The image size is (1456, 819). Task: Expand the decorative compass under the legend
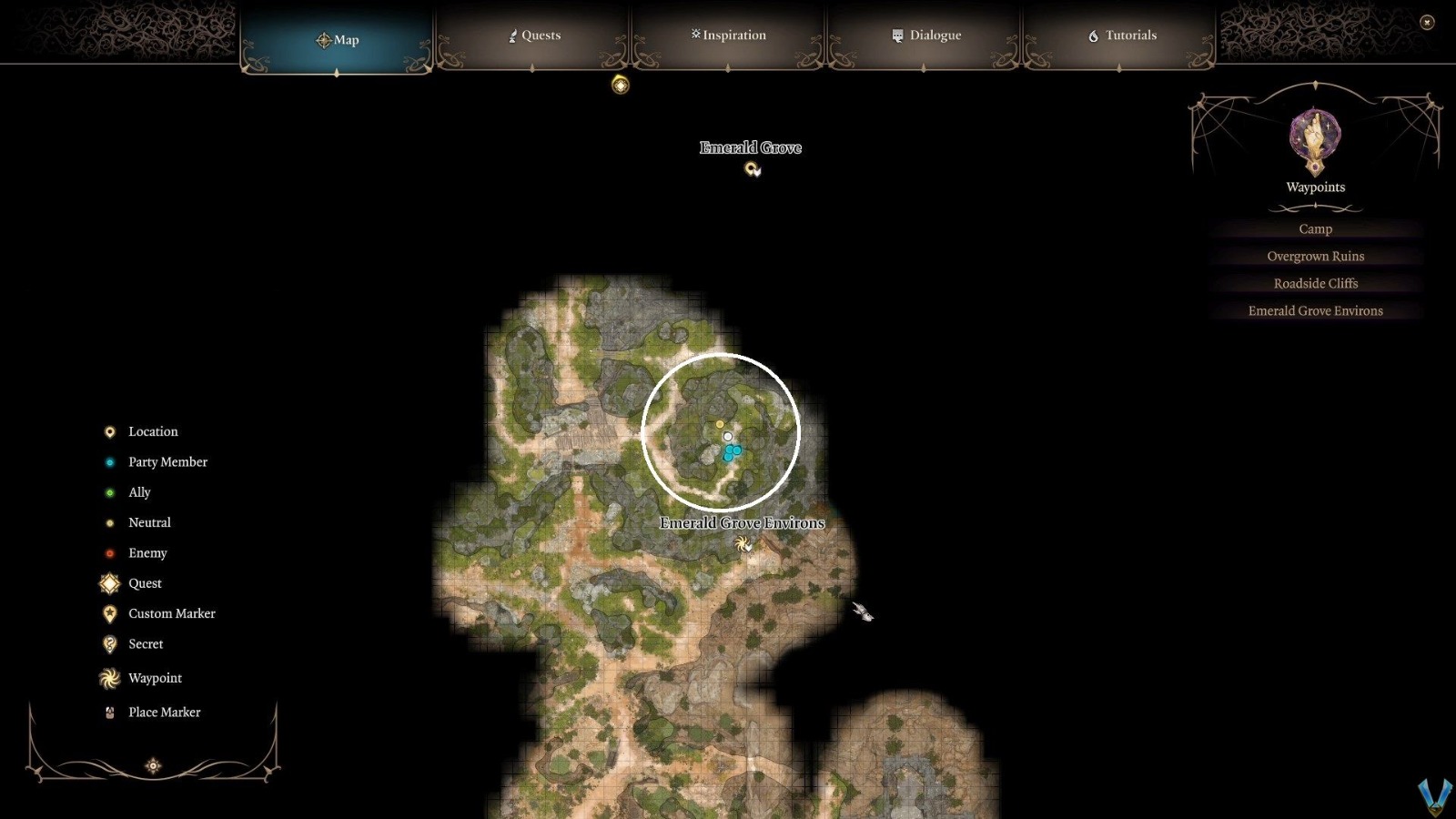coord(153,765)
